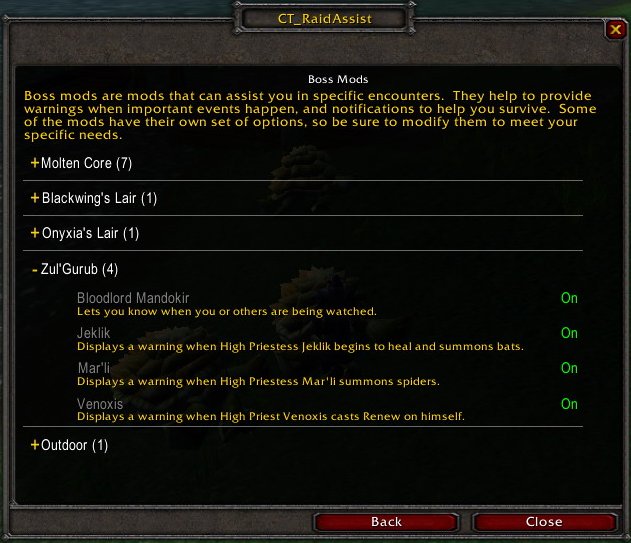The image size is (631, 543).
Task: Pick the Venoxis boss mod entry
Action: (x=99, y=404)
